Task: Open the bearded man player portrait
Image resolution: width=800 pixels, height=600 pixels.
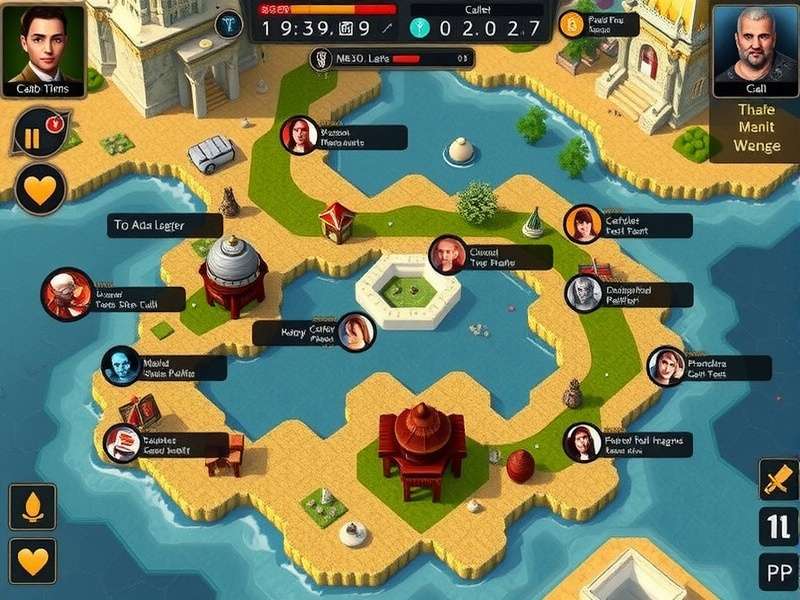Action: pyautogui.click(x=754, y=48)
